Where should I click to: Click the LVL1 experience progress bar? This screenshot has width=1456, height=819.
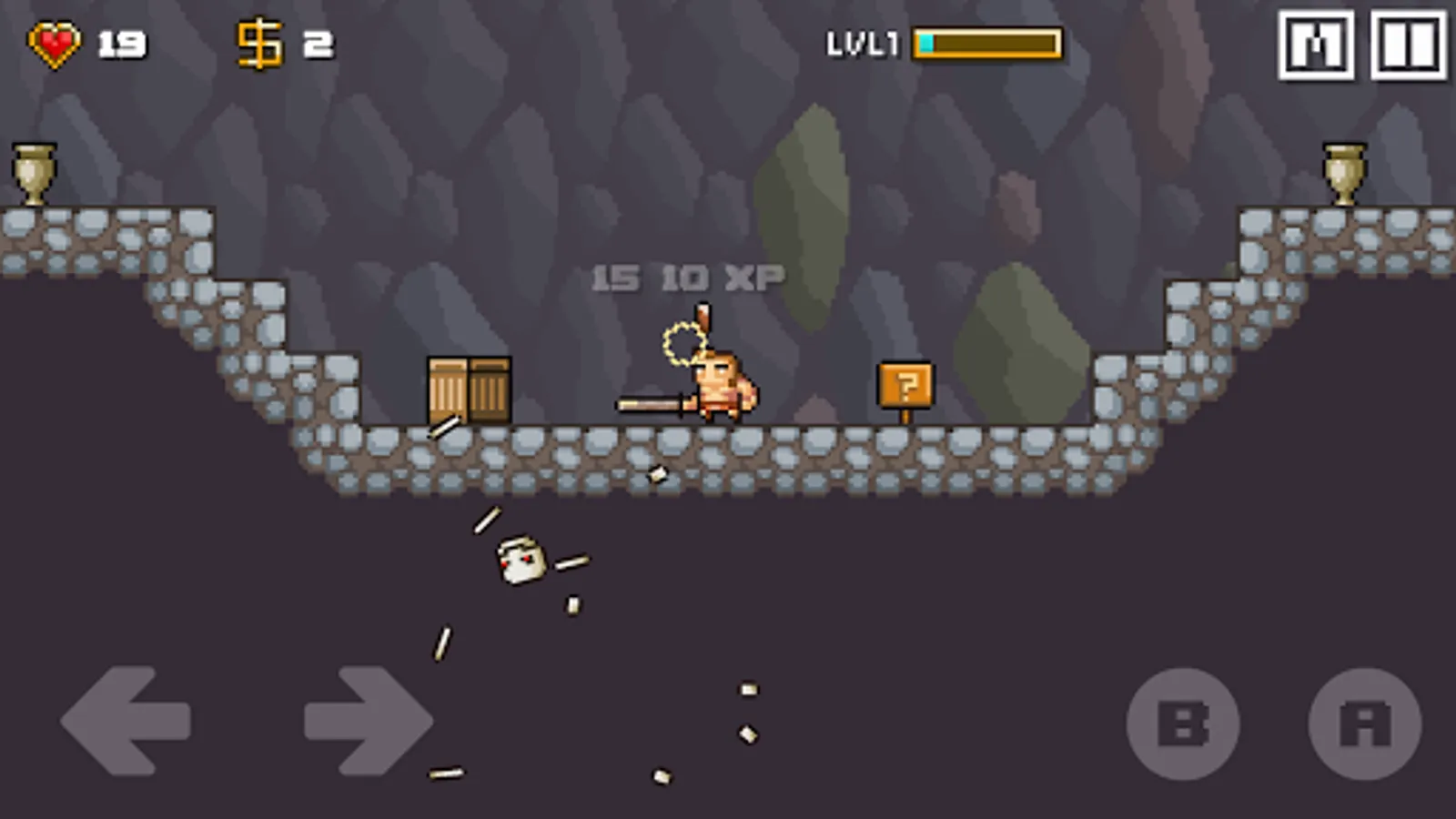(987, 43)
